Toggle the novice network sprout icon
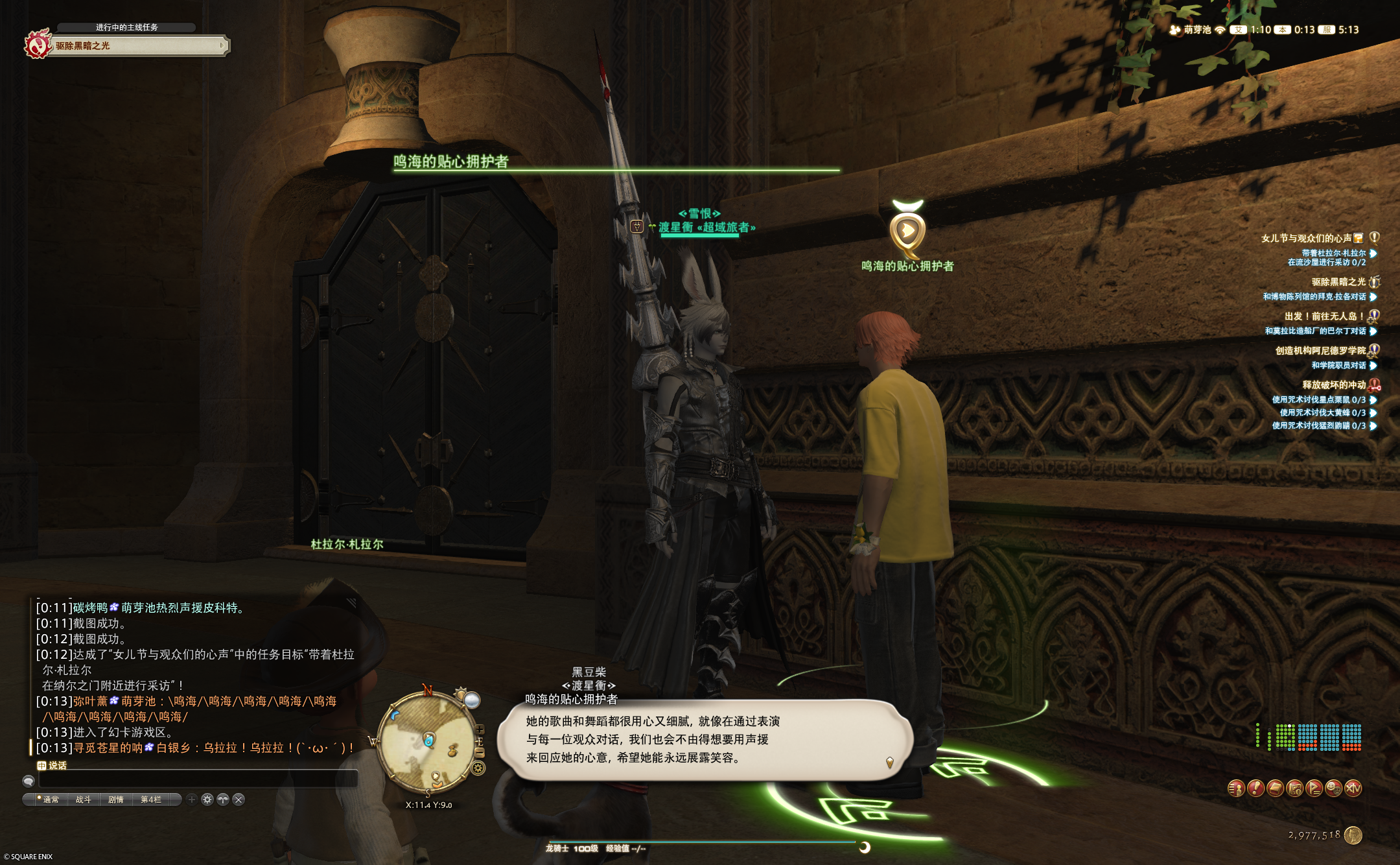 224,800
